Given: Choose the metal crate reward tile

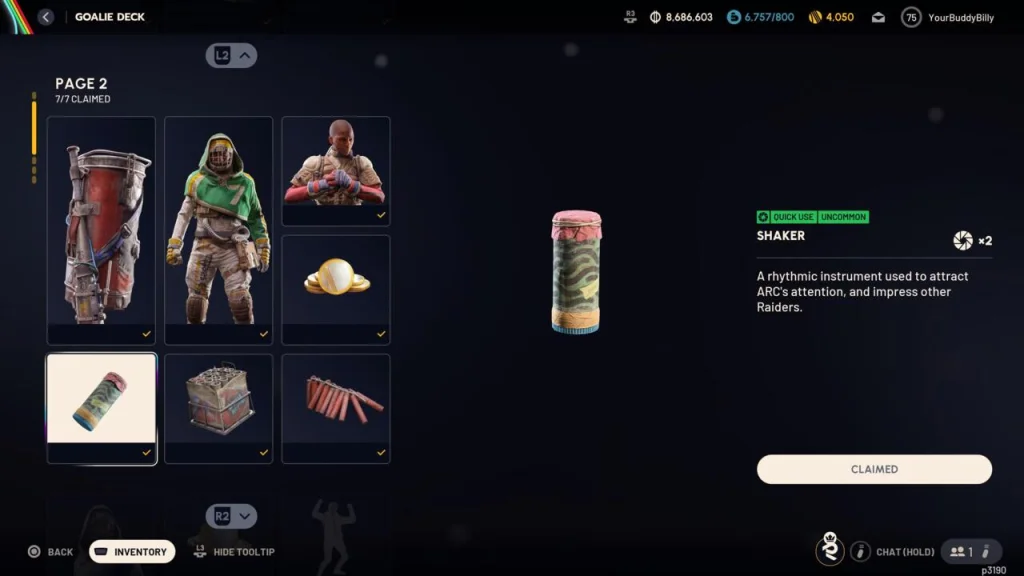Looking at the screenshot, I should 218,408.
